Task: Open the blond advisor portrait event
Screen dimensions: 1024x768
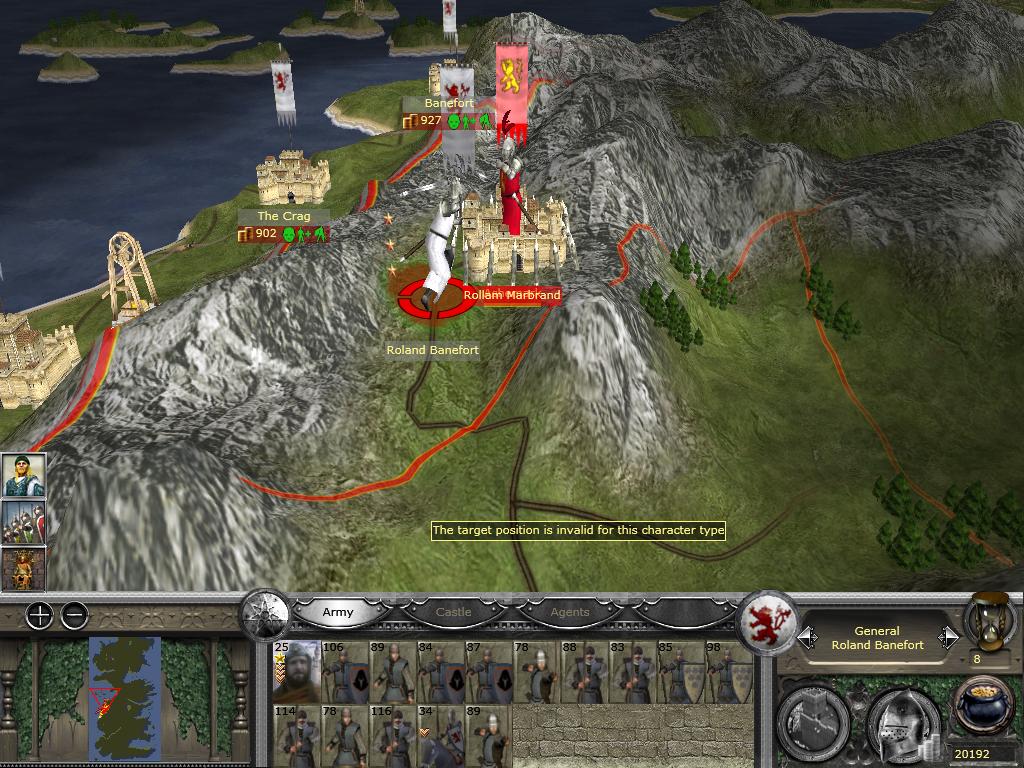Action: [x=23, y=476]
